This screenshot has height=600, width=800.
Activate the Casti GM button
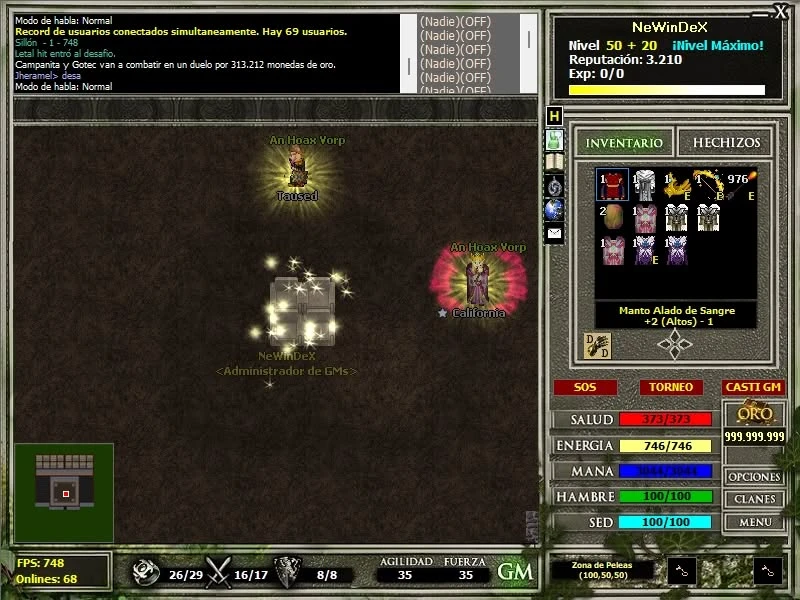(753, 387)
